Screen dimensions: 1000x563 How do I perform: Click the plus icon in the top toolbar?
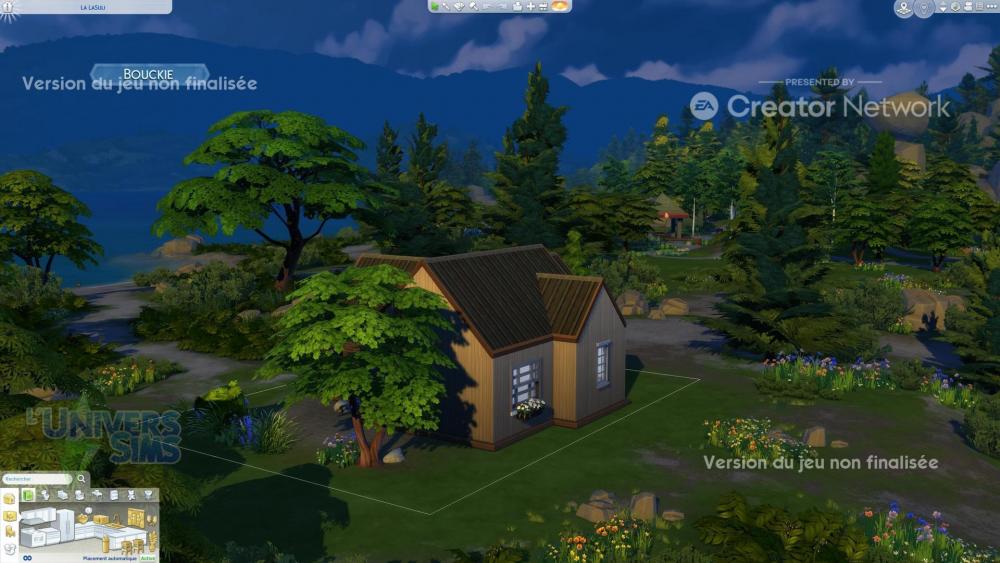tap(530, 6)
